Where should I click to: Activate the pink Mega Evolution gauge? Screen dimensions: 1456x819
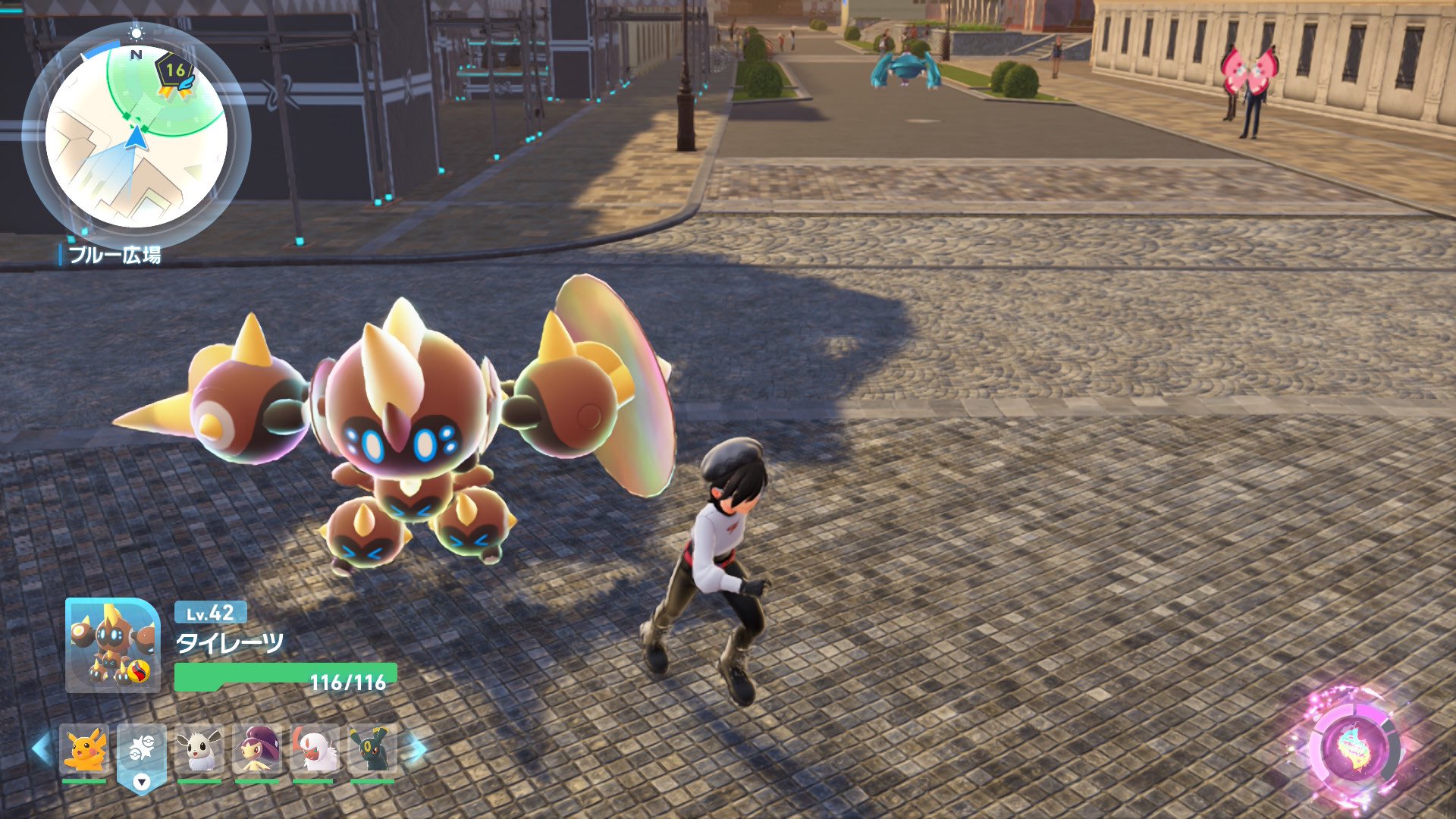[x=1354, y=748]
